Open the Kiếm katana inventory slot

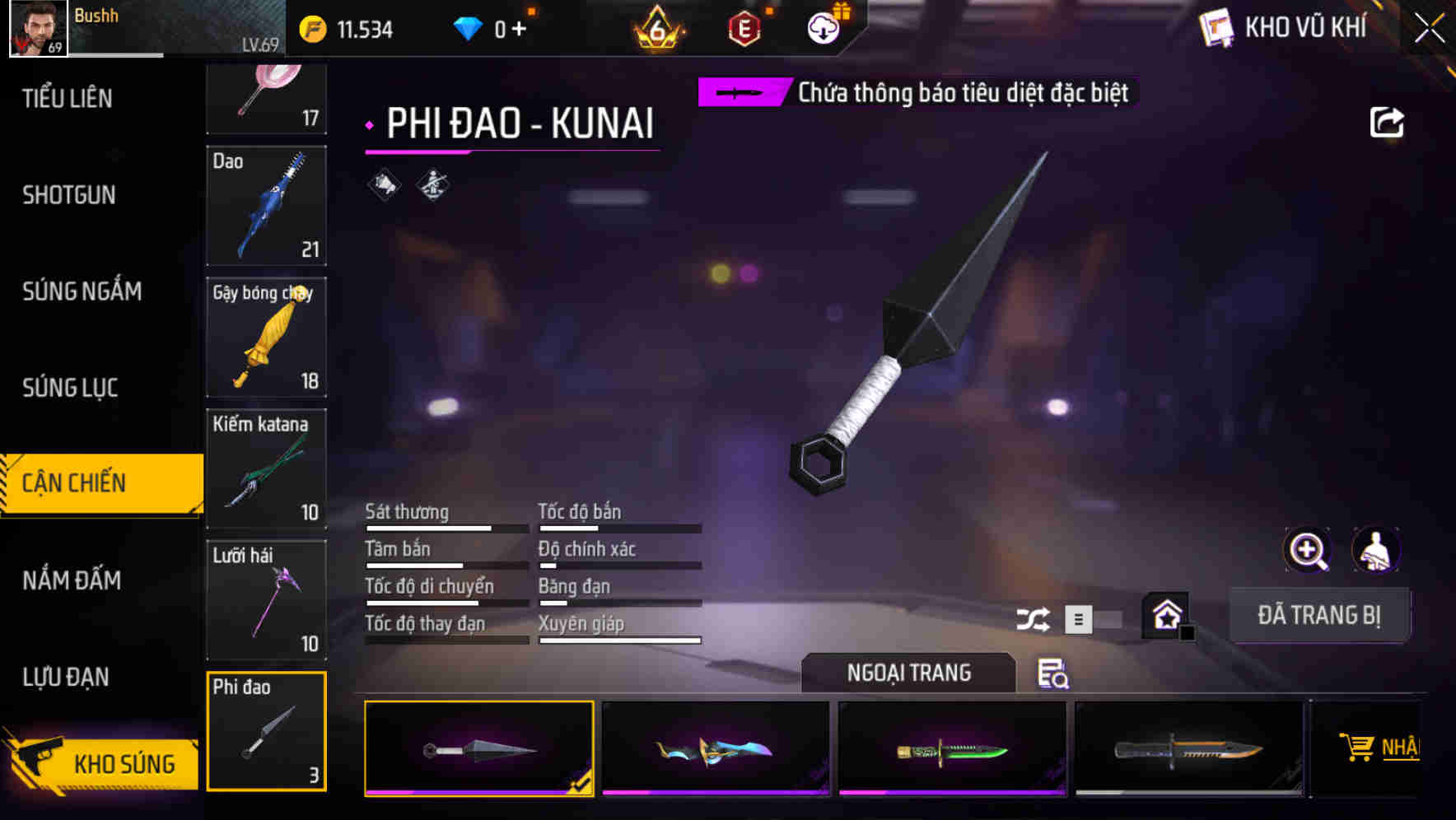pyautogui.click(x=266, y=470)
